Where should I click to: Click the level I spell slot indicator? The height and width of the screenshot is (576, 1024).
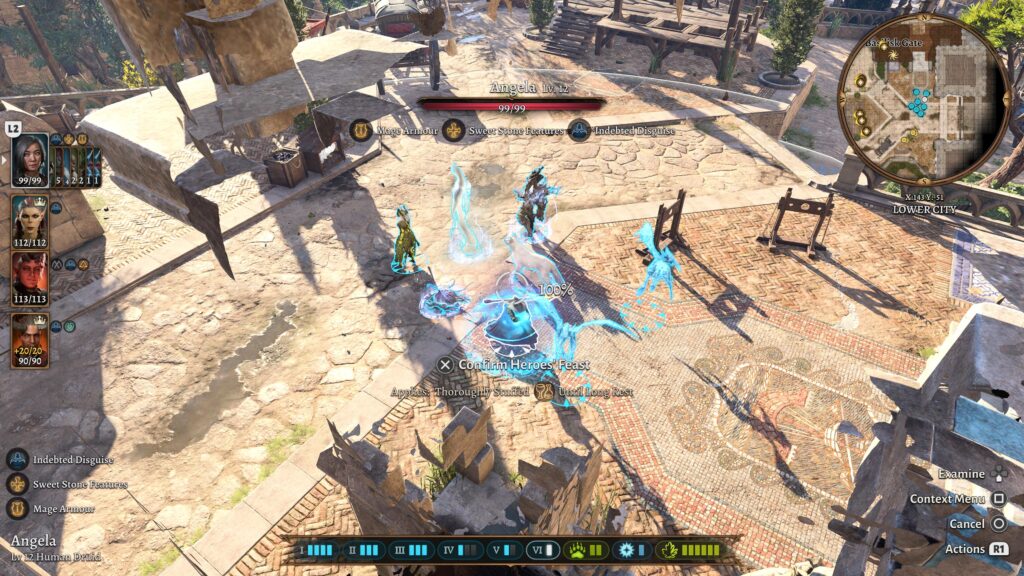(312, 549)
